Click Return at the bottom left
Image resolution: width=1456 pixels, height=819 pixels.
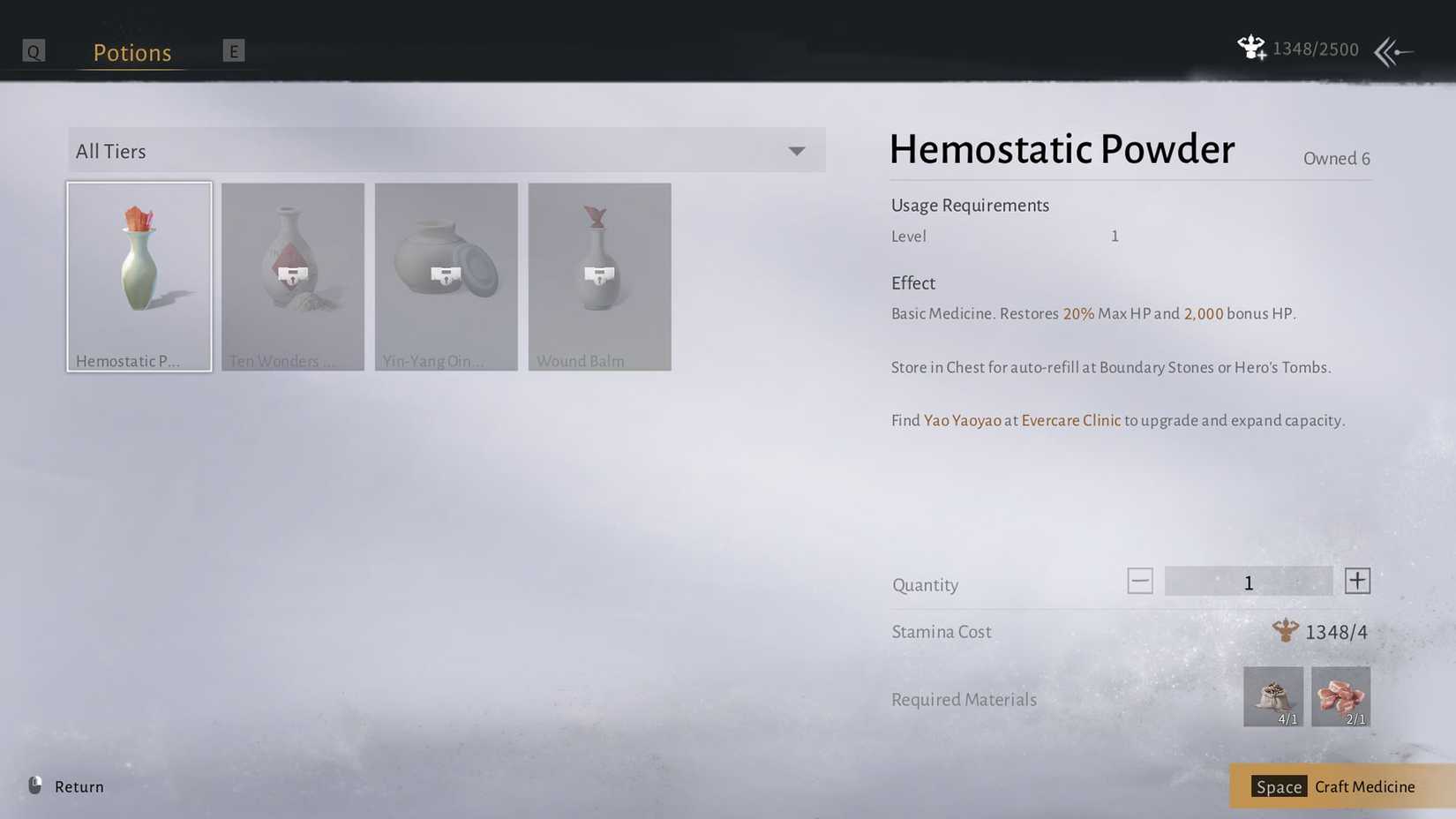click(x=79, y=786)
